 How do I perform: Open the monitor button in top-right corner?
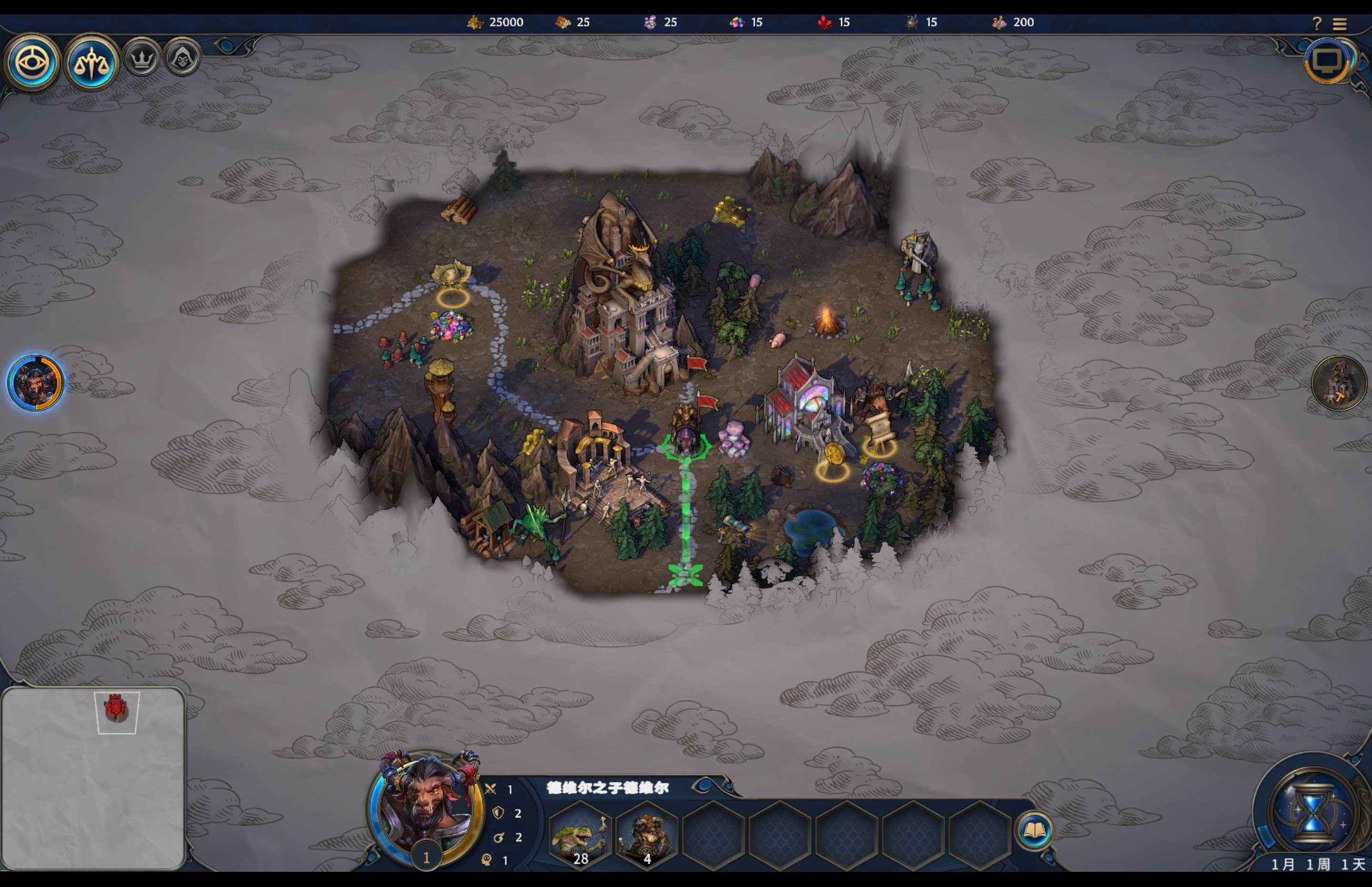(1328, 60)
